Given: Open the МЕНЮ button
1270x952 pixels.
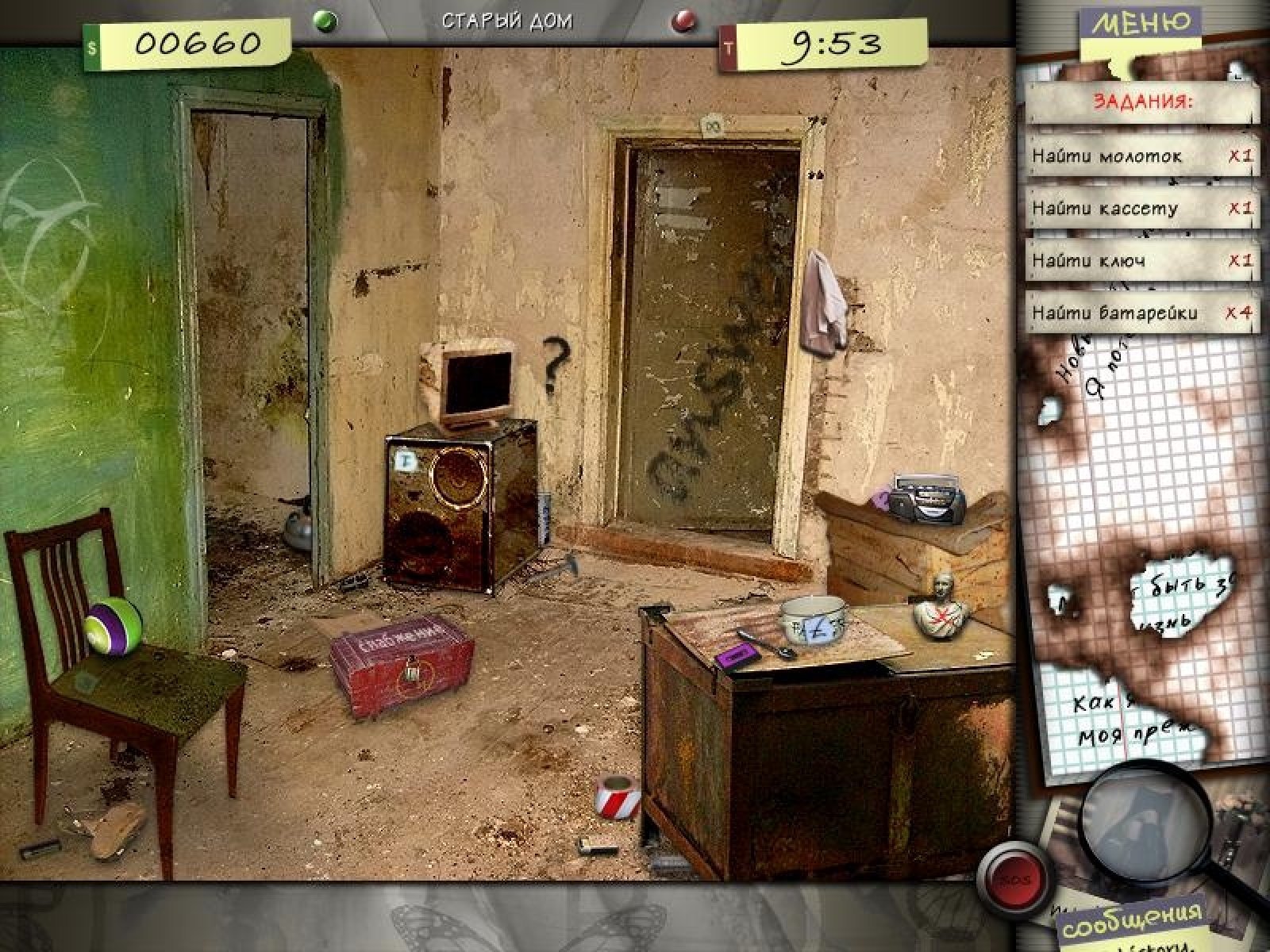Looking at the screenshot, I should 1140,24.
